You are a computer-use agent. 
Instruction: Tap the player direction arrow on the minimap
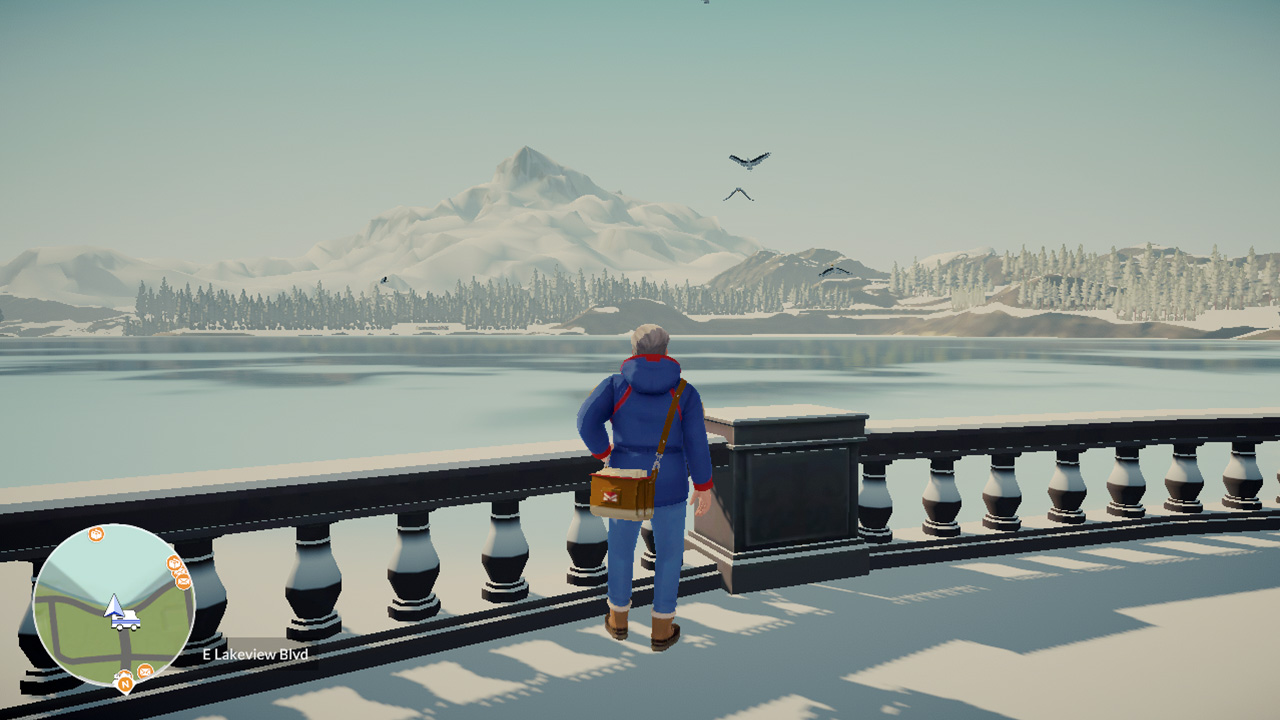point(112,606)
